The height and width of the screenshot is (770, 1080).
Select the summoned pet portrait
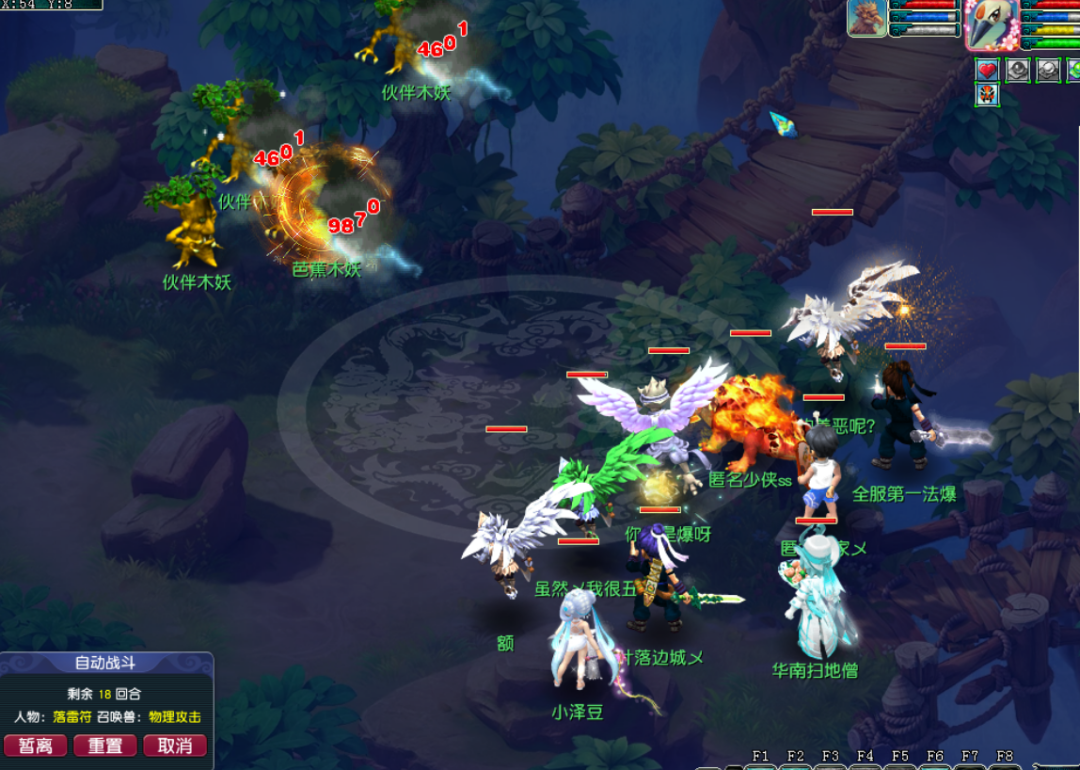click(867, 19)
